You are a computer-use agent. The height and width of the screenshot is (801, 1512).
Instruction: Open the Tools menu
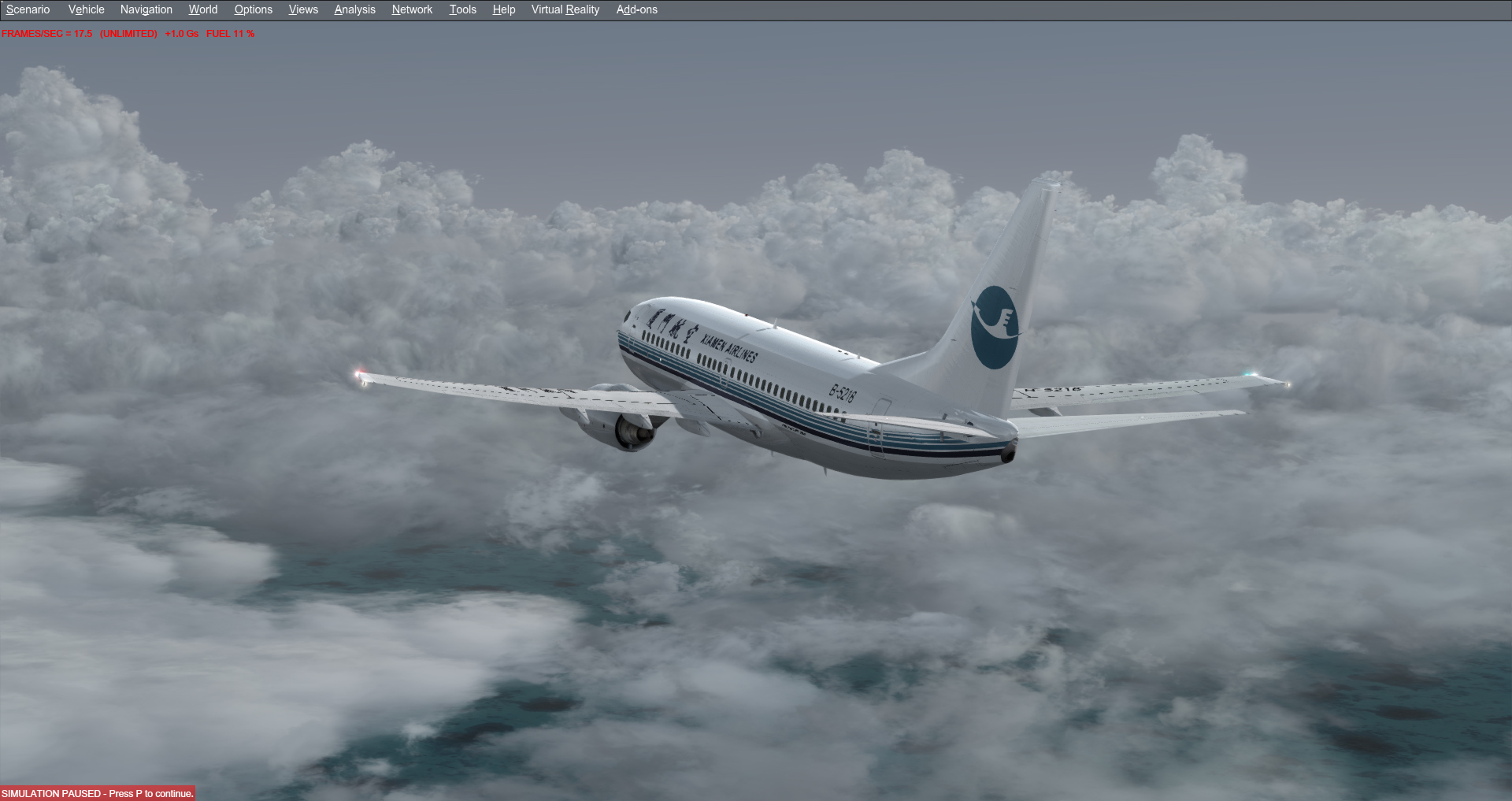coord(462,9)
